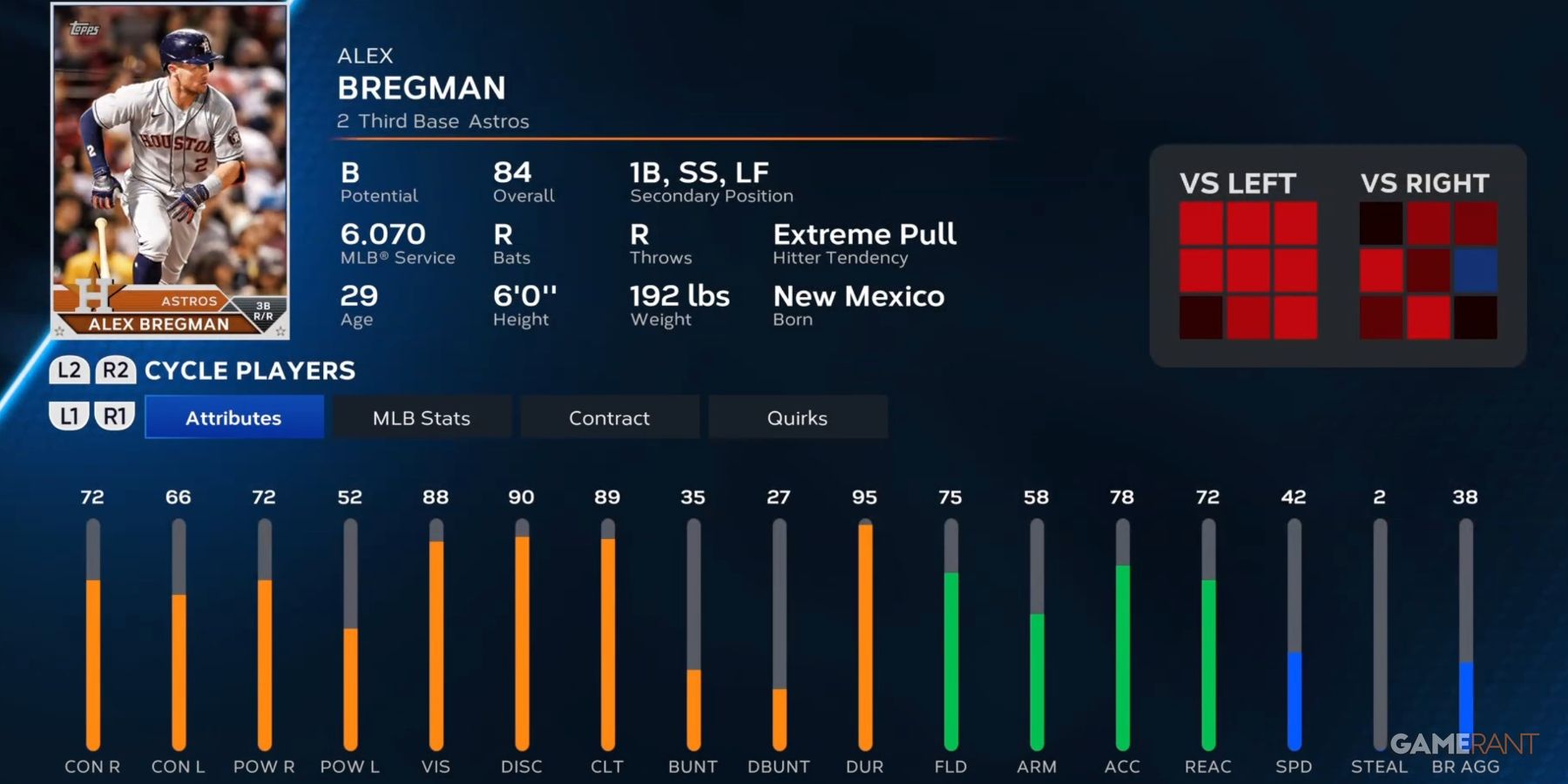The height and width of the screenshot is (784, 1568).
Task: View the Quirks tab
Action: 797,416
